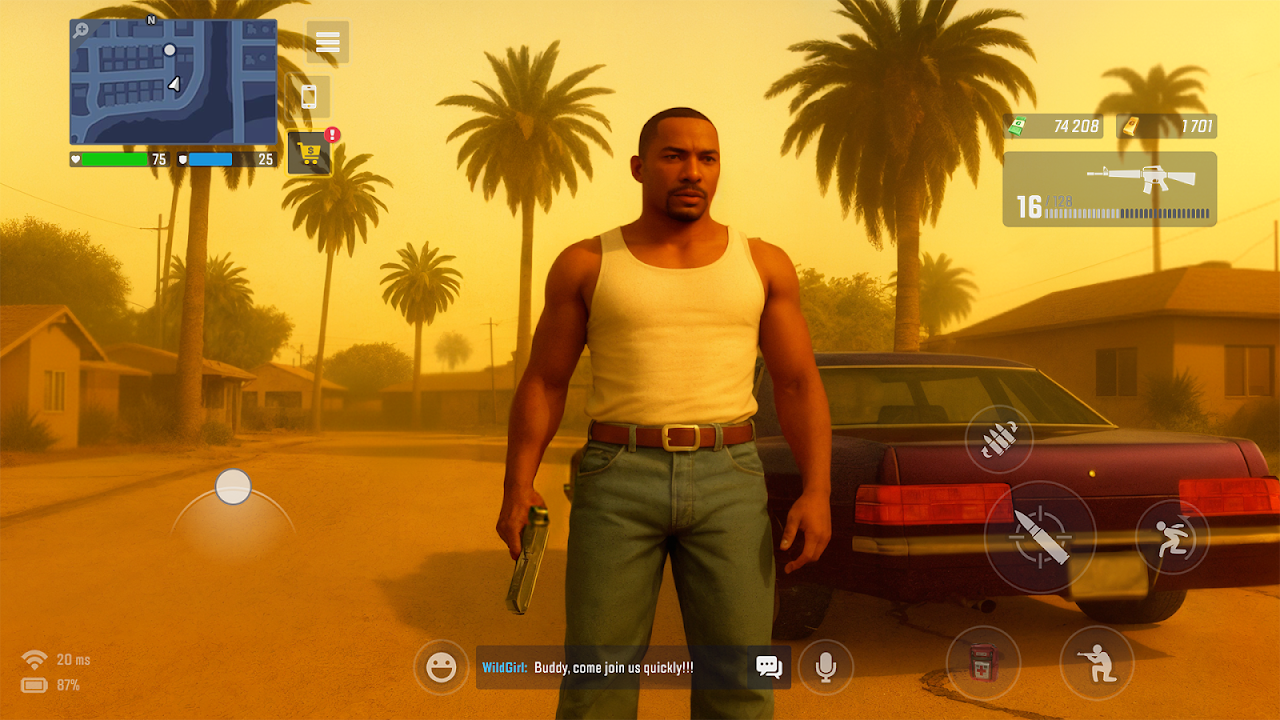Tap the virtual movement joystick knob
1280x720 pixels.
233,487
